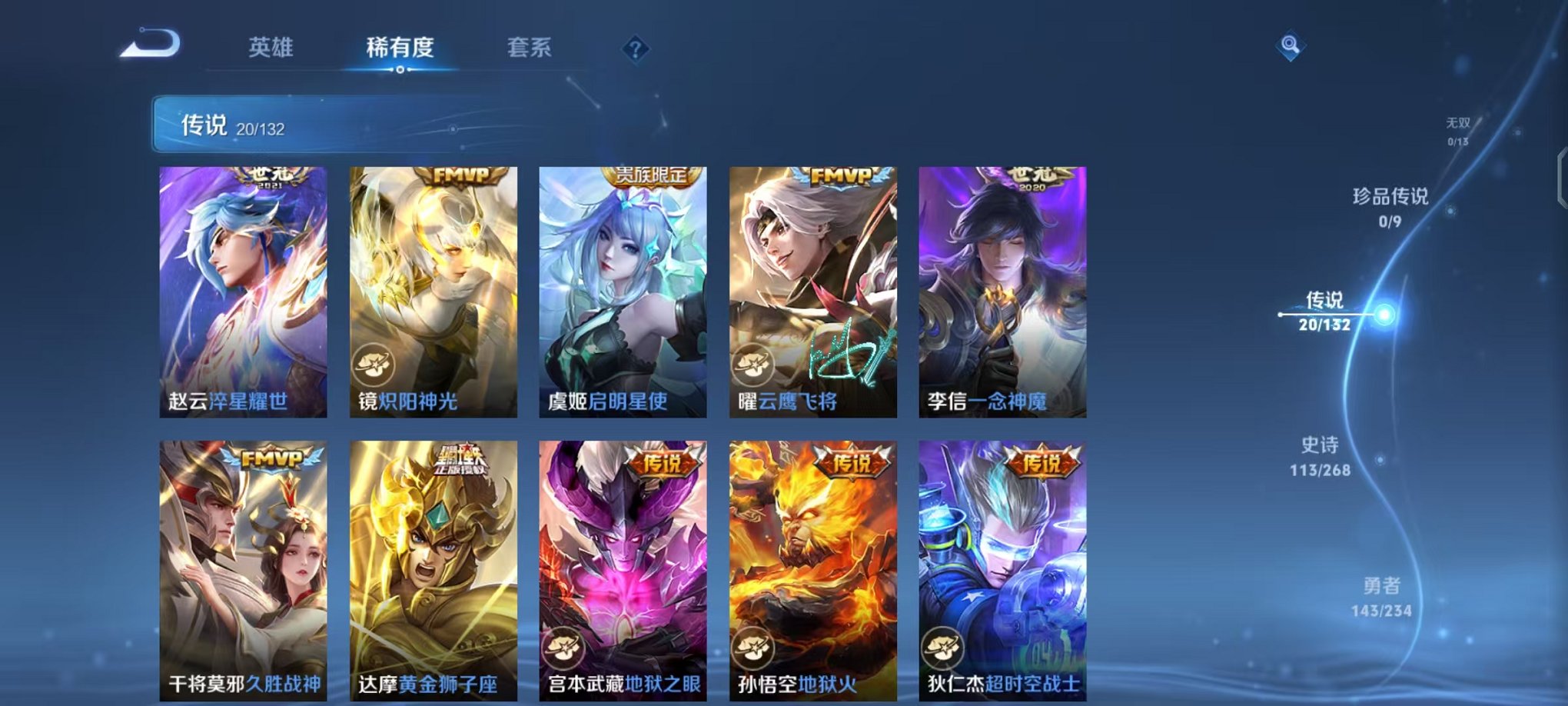Screen dimensions: 1568x706
Task: Click the 贵族限定 banner on 虞姬 card
Action: click(x=652, y=175)
